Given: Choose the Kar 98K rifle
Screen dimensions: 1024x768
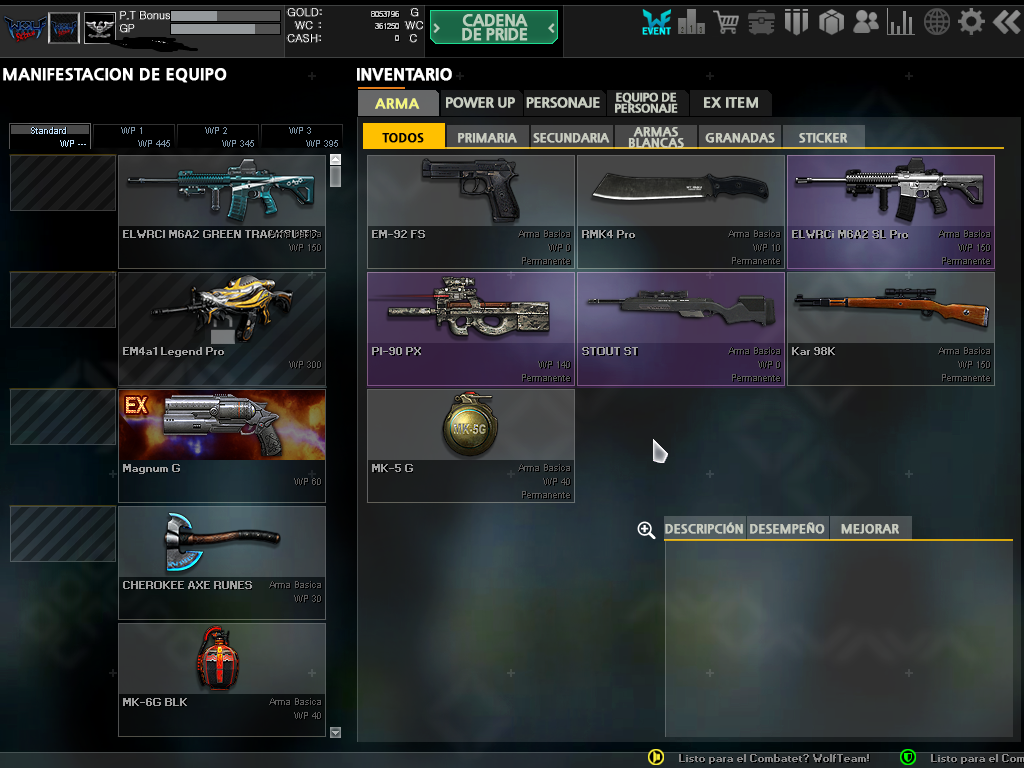Looking at the screenshot, I should point(891,328).
